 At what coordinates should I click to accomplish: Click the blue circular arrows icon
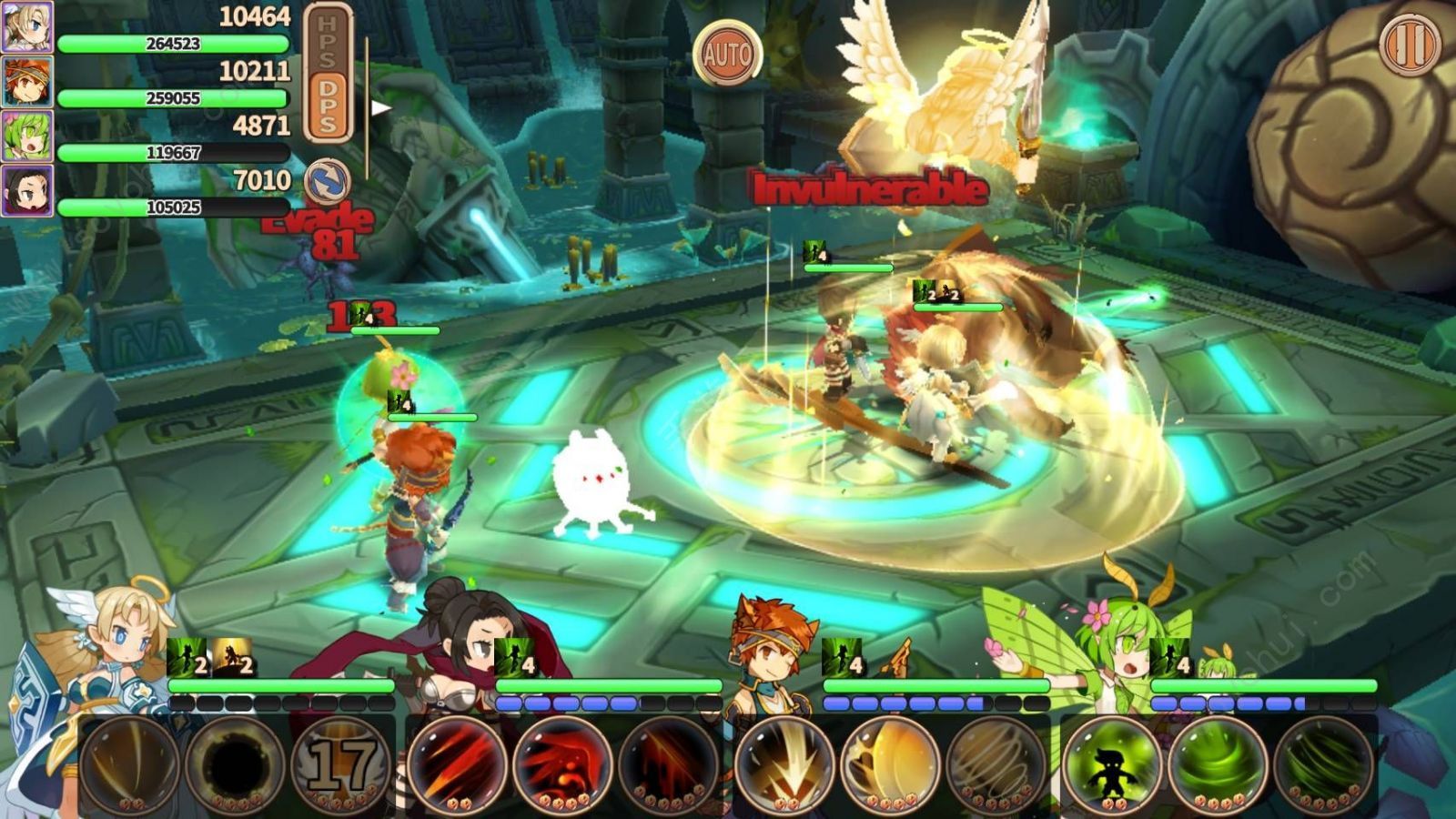click(327, 180)
